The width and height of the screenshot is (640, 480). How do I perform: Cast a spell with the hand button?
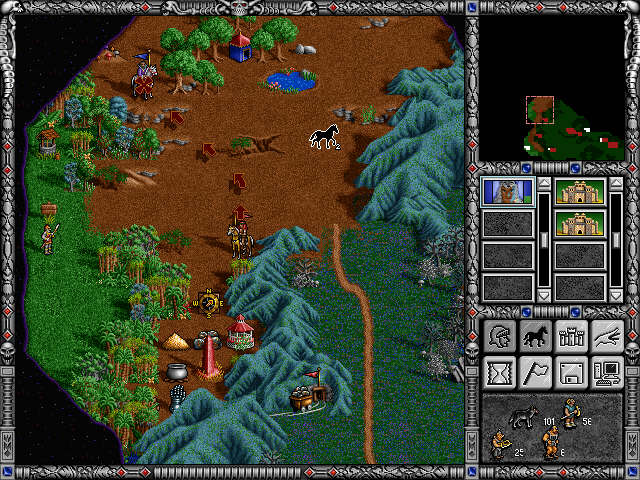tap(606, 337)
